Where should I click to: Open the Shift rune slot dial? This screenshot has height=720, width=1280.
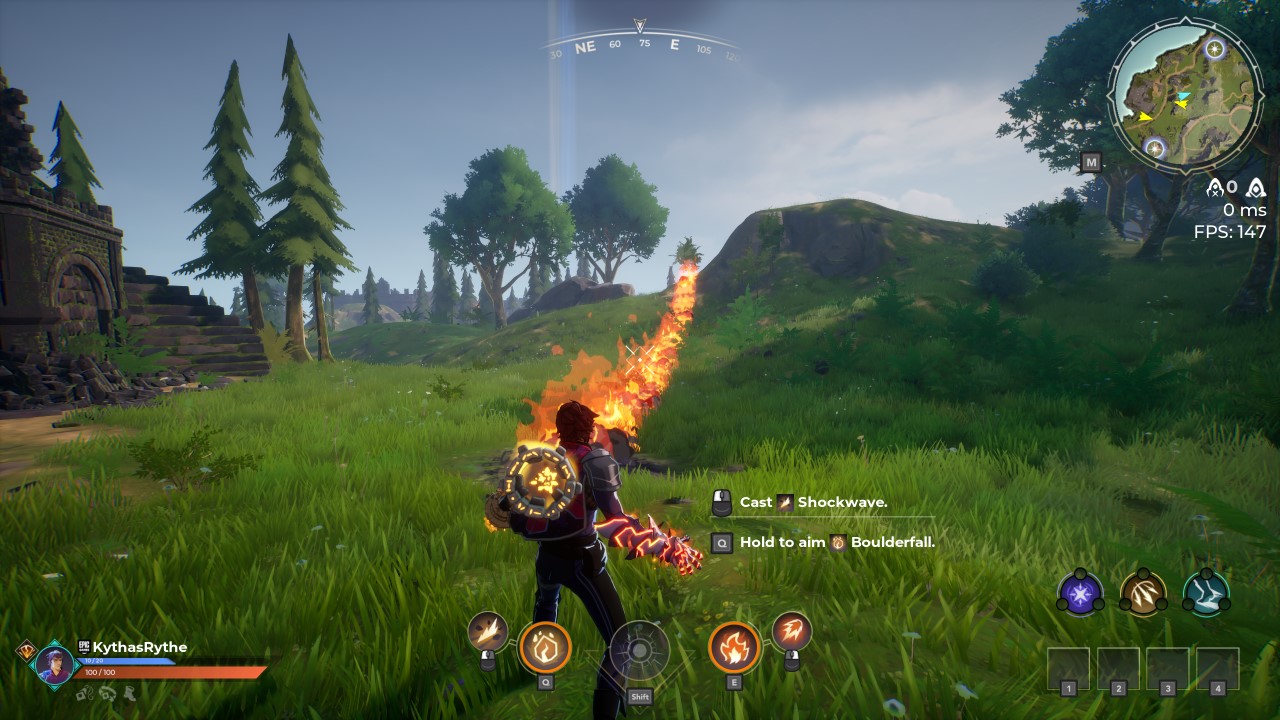[640, 652]
